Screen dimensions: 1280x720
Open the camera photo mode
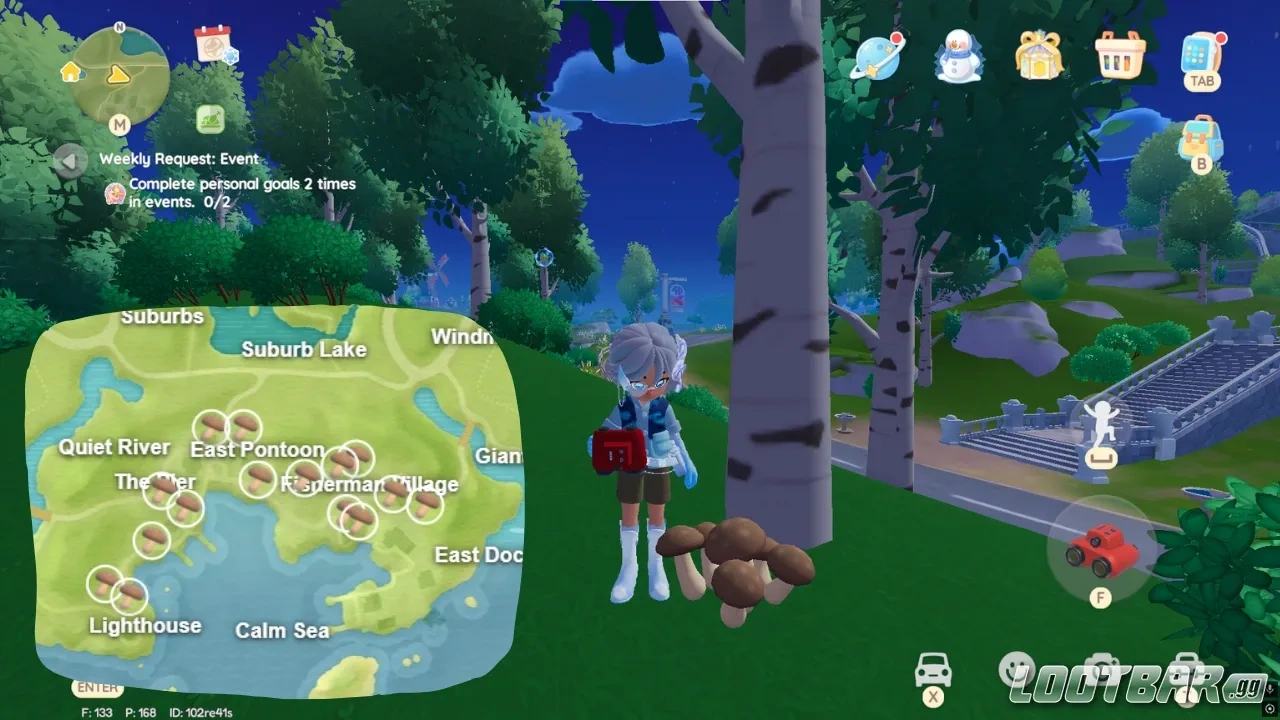(x=1102, y=668)
